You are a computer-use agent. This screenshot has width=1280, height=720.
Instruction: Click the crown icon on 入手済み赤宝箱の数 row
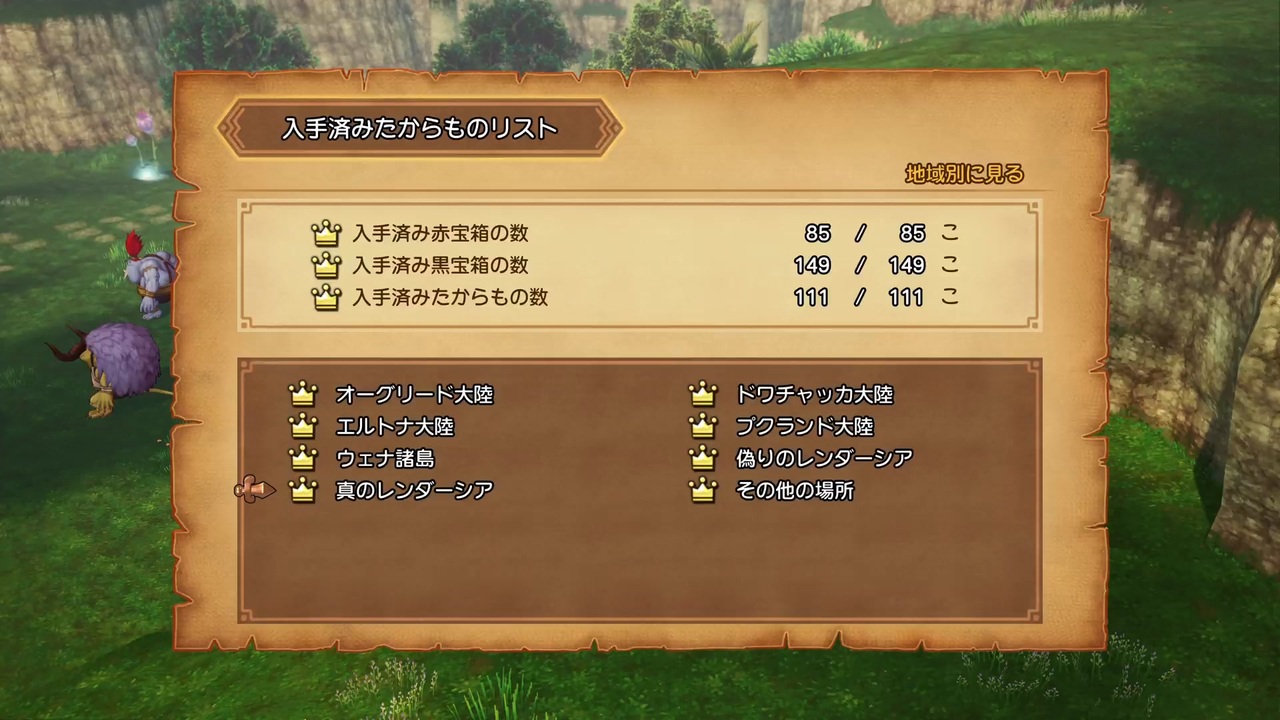click(x=327, y=233)
